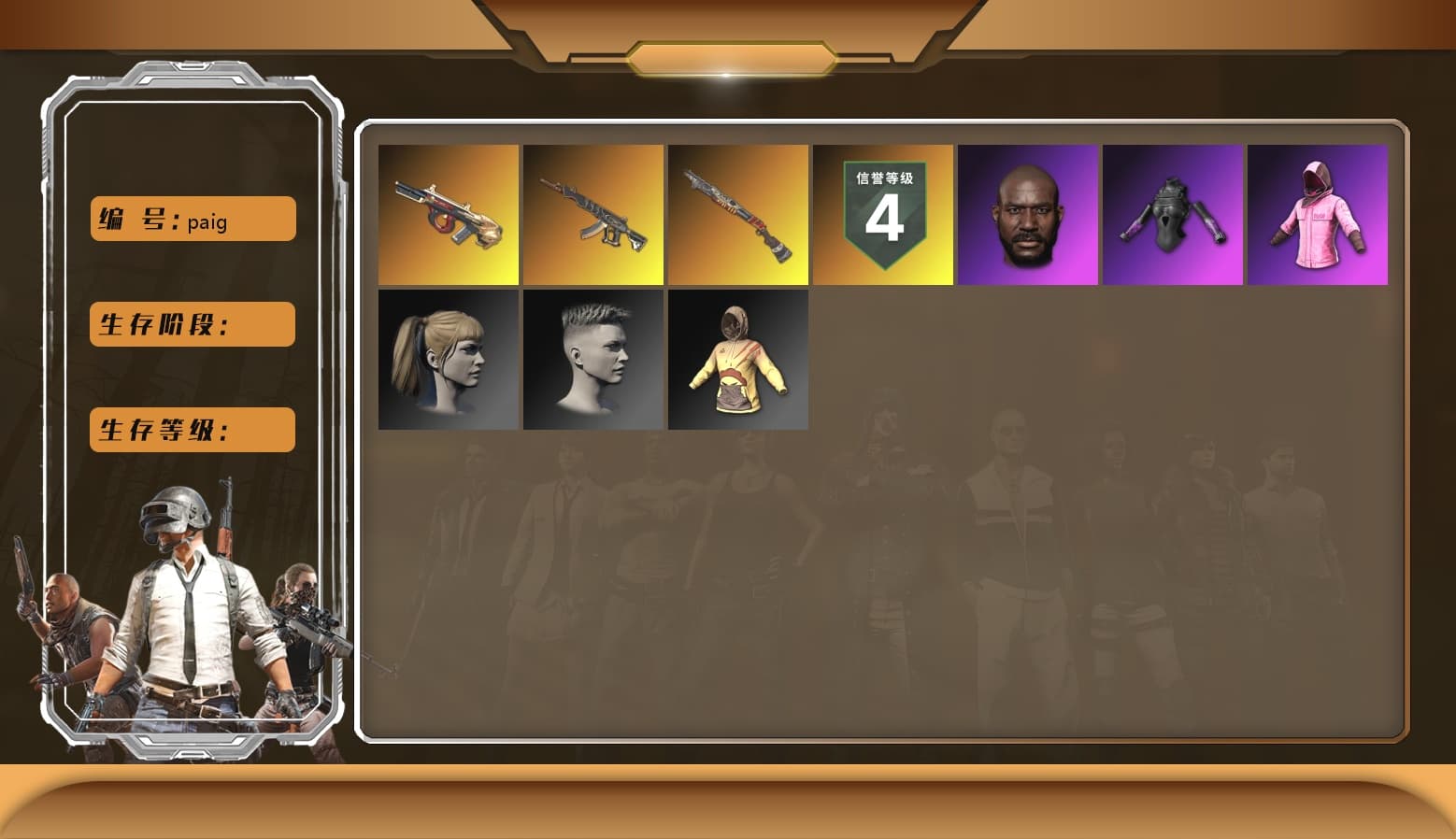
Task: Select the blonde ponytail hairstyle item
Action: tap(448, 360)
